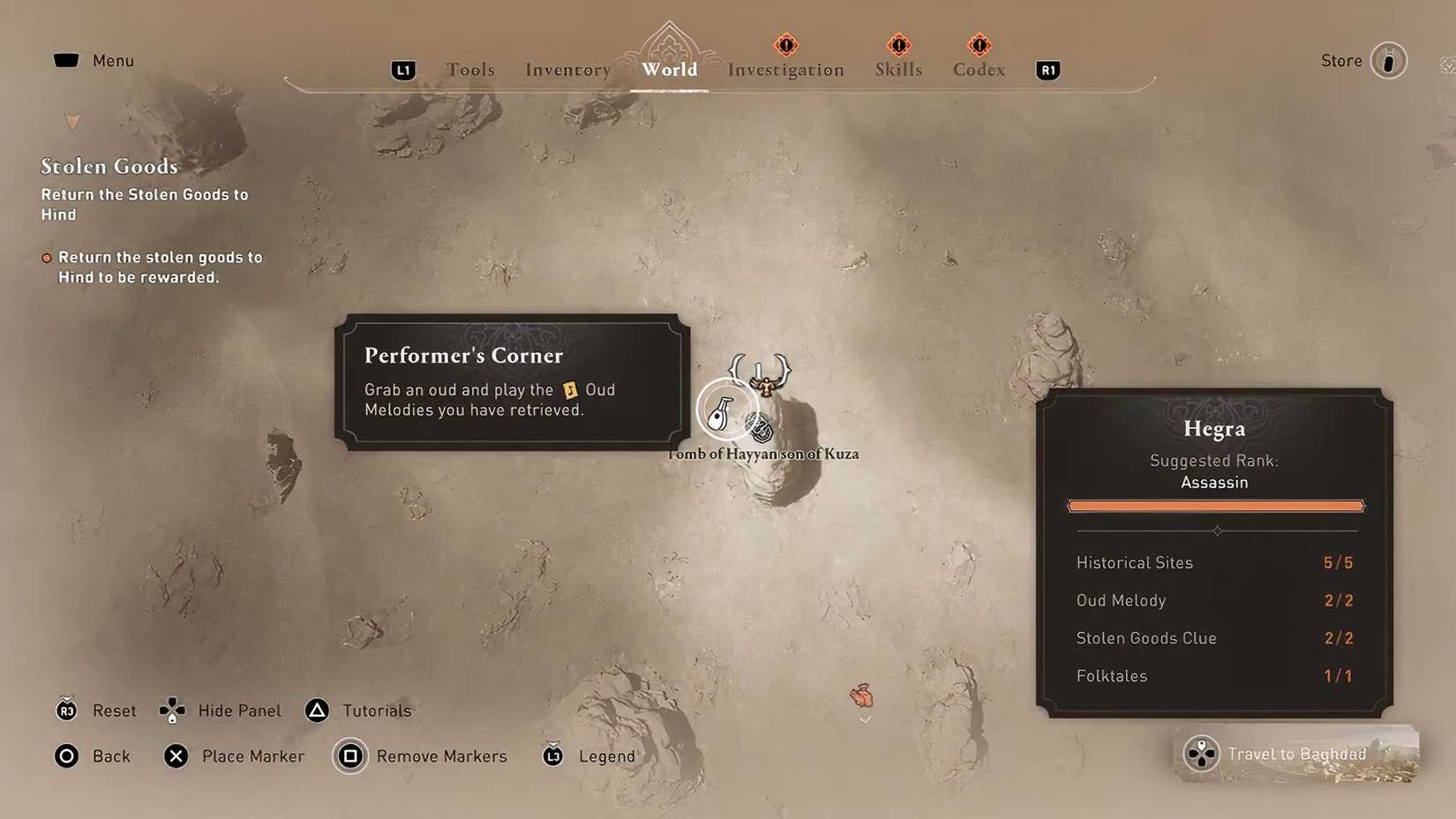Click the Hegra suggested rank progress bar

tap(1215, 506)
